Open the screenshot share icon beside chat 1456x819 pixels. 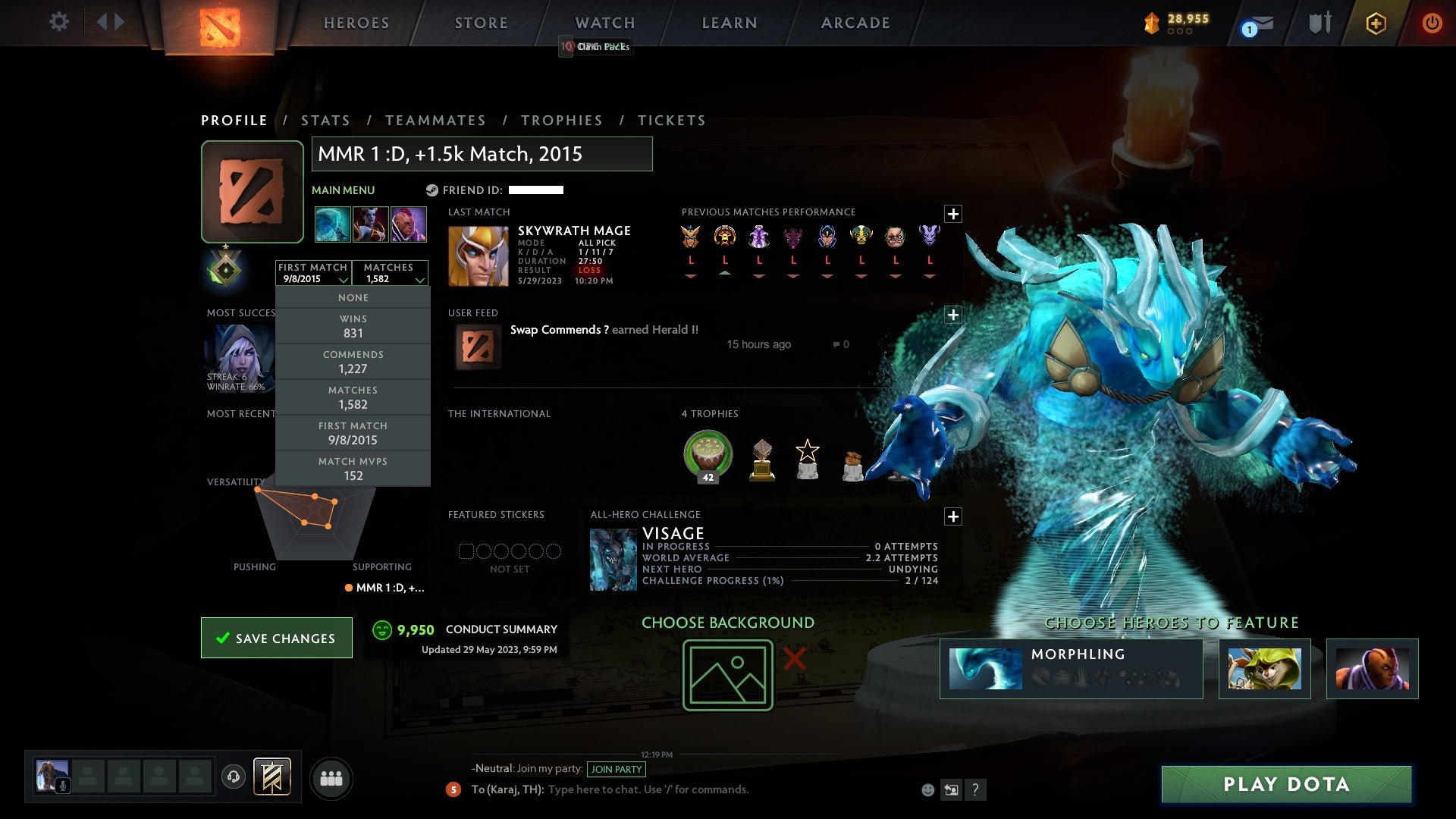click(x=951, y=789)
